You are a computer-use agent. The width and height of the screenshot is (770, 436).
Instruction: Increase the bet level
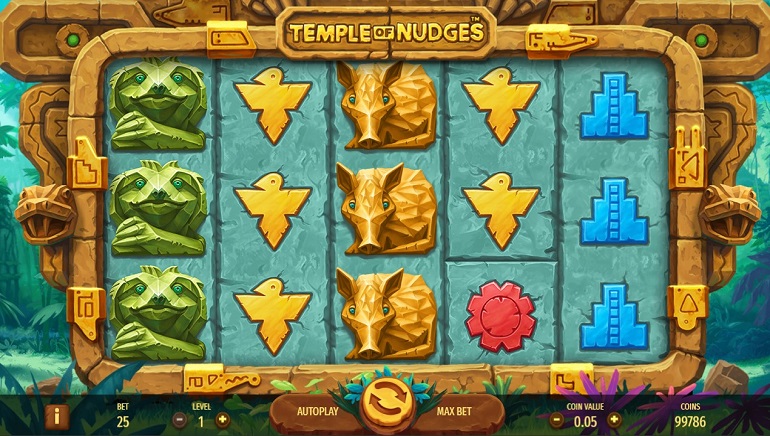click(x=222, y=420)
